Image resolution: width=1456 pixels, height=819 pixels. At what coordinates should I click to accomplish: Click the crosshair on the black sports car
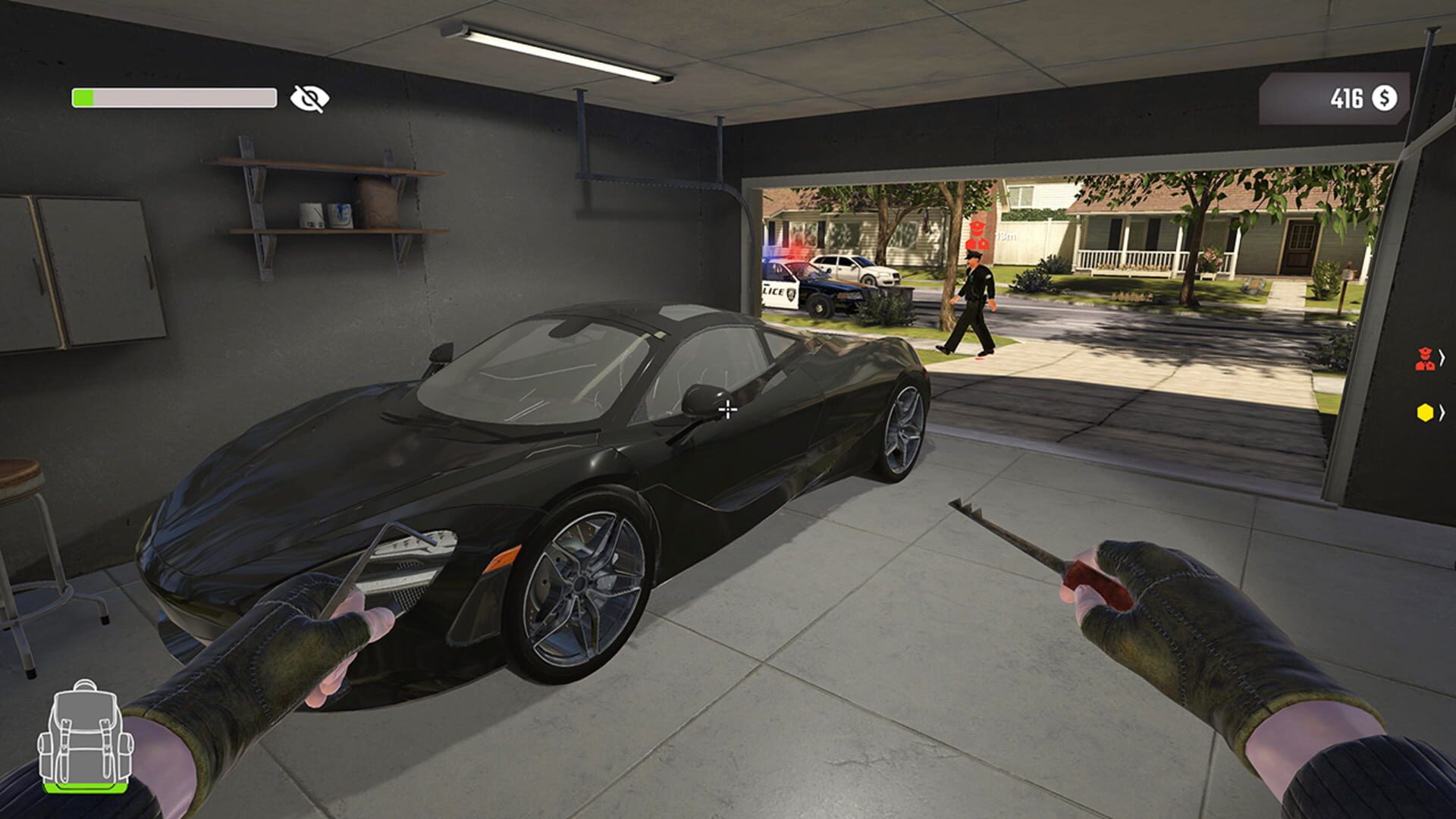click(x=727, y=409)
